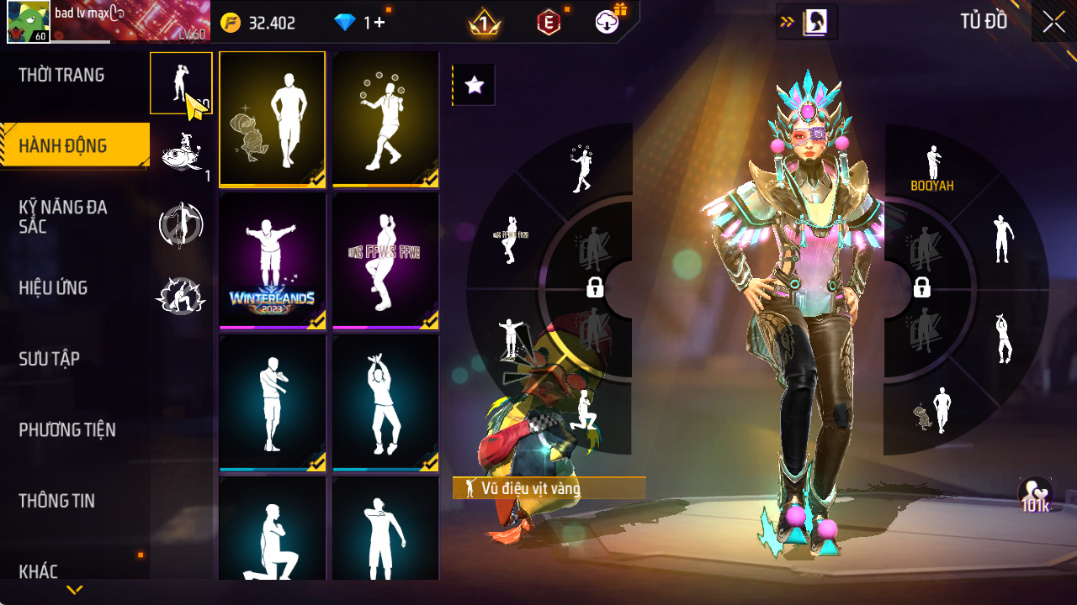Select the FFWS emote tile

point(386,261)
